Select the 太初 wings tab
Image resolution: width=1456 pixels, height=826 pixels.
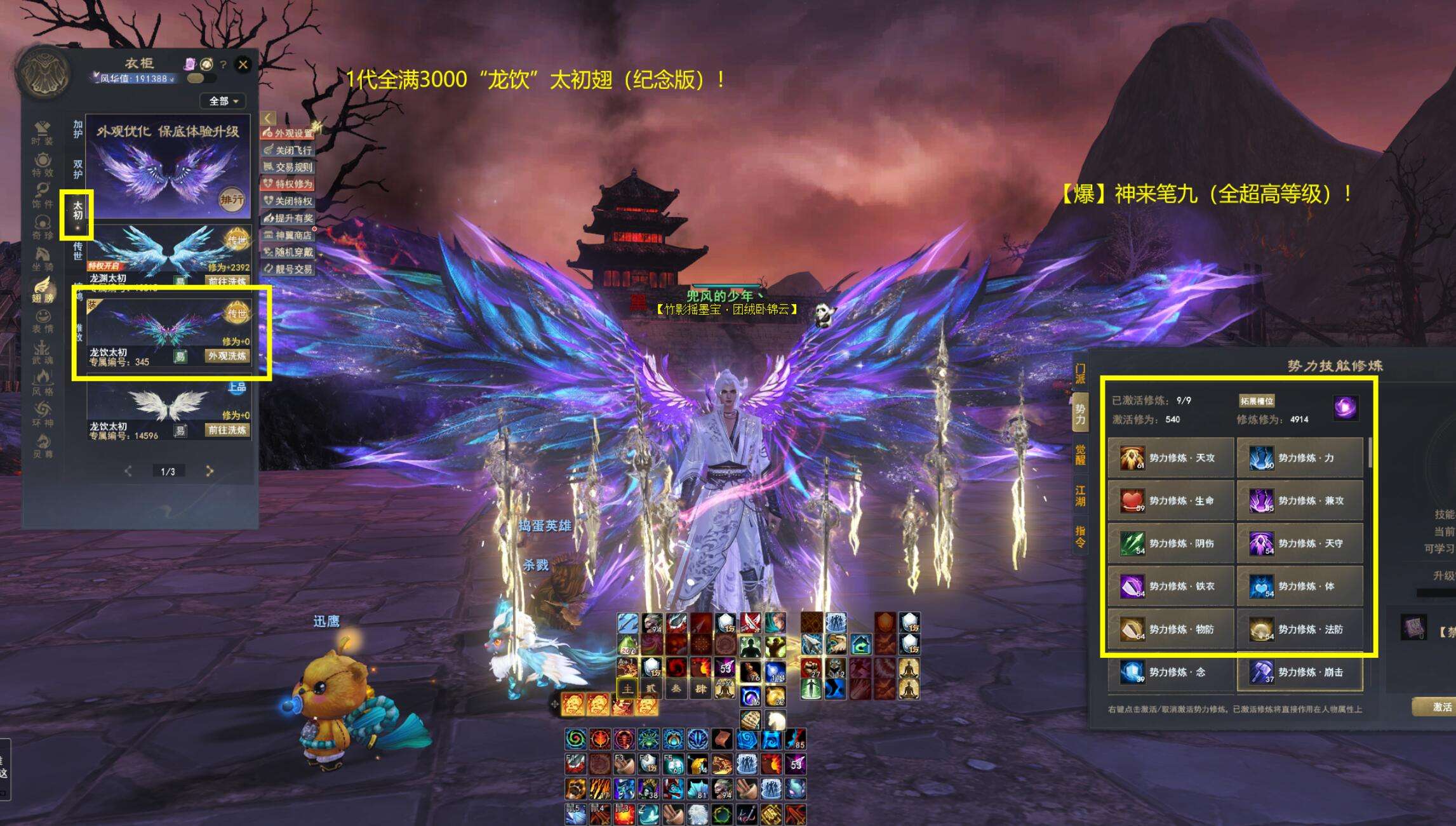pos(77,211)
